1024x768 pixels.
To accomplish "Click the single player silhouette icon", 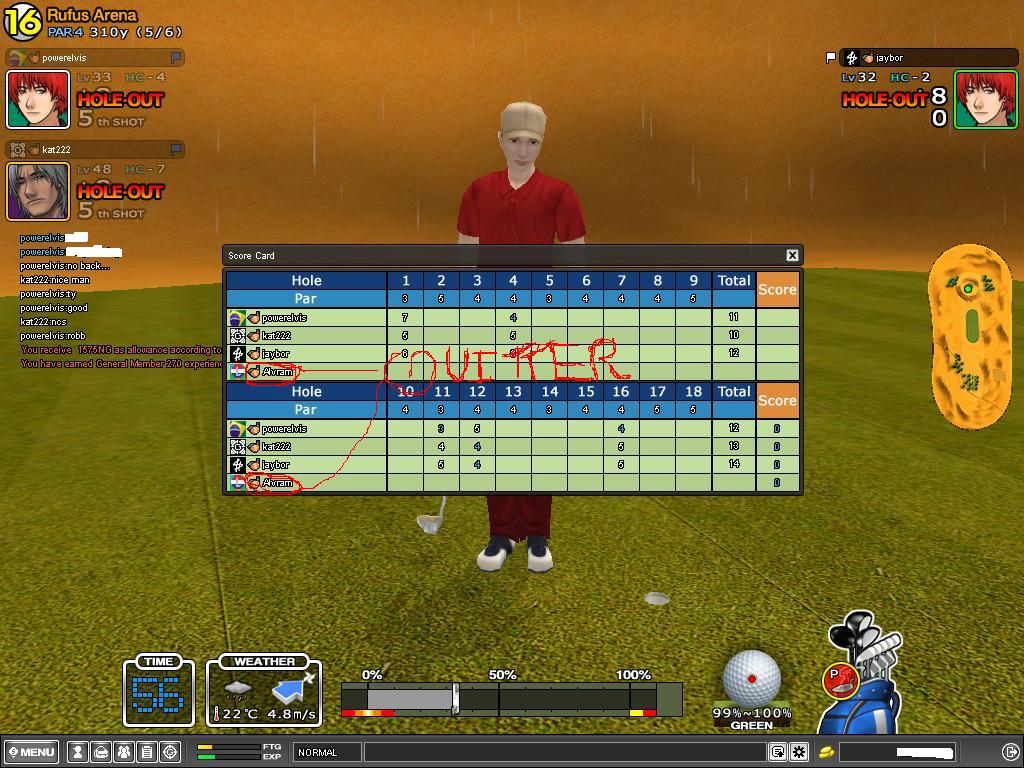I will click(79, 752).
